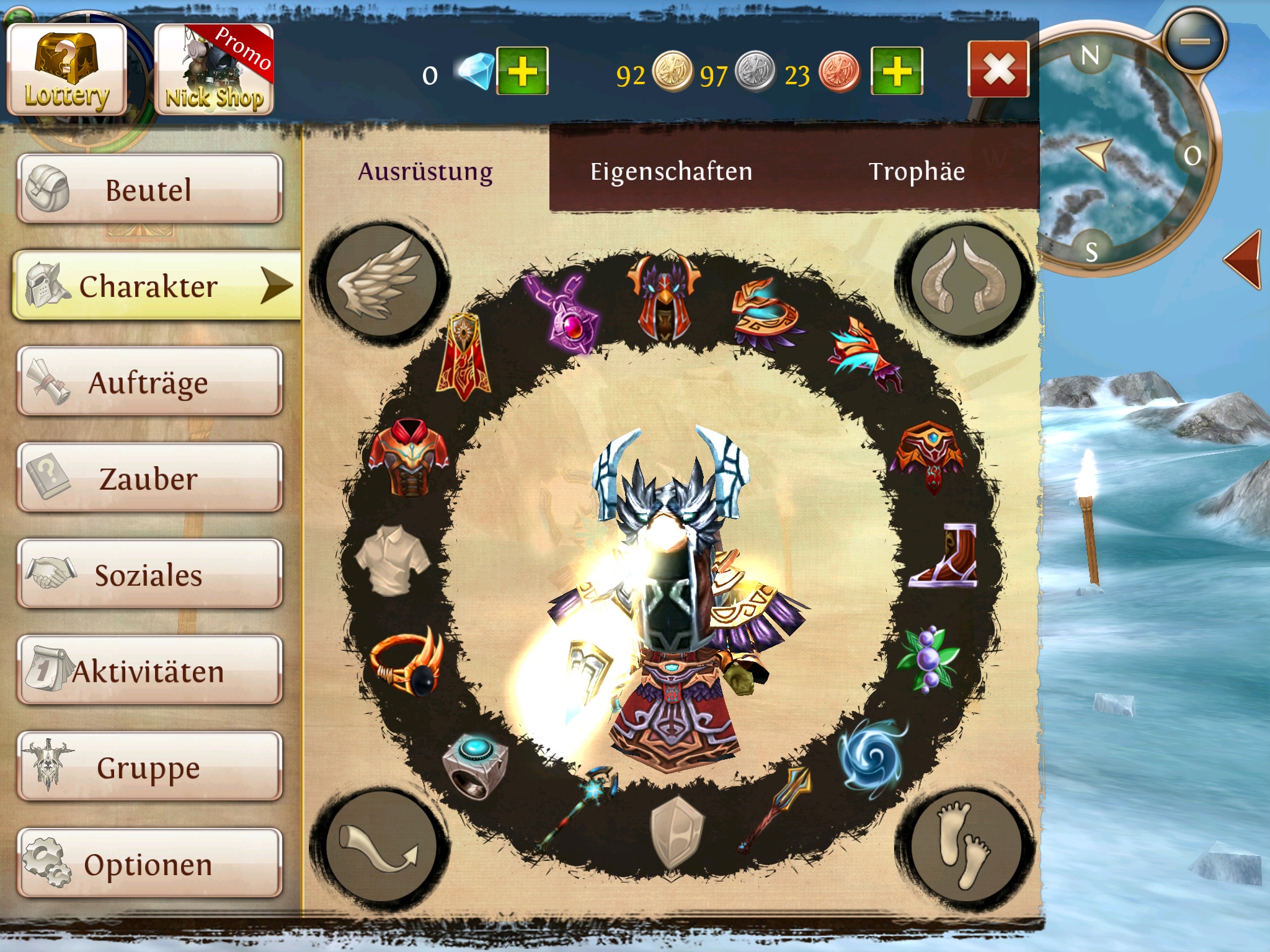Buy more coins with the plus button
Image resolution: width=1270 pixels, height=952 pixels.
pyautogui.click(x=897, y=71)
